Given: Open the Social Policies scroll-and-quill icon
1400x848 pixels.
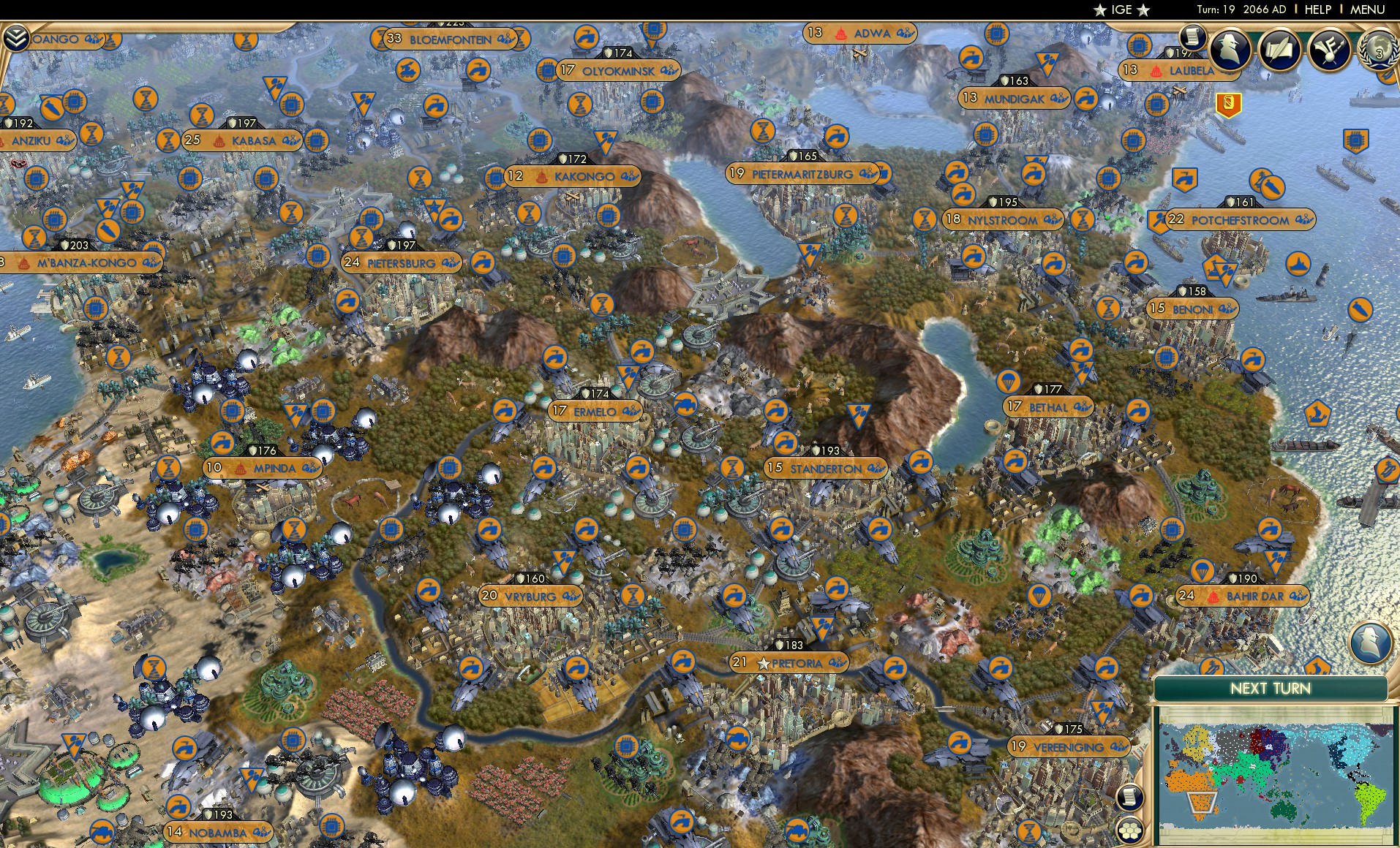Looking at the screenshot, I should pyautogui.click(x=1281, y=50).
